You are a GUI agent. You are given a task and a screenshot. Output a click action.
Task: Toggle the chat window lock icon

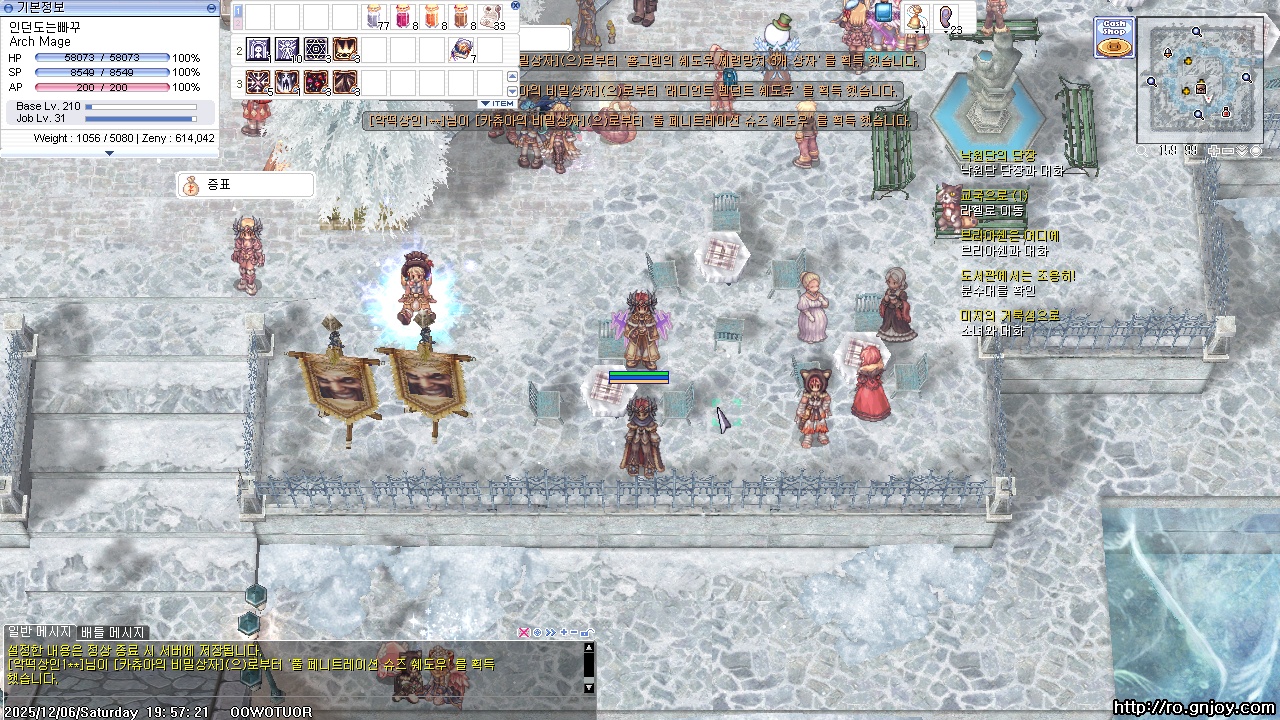click(x=587, y=632)
